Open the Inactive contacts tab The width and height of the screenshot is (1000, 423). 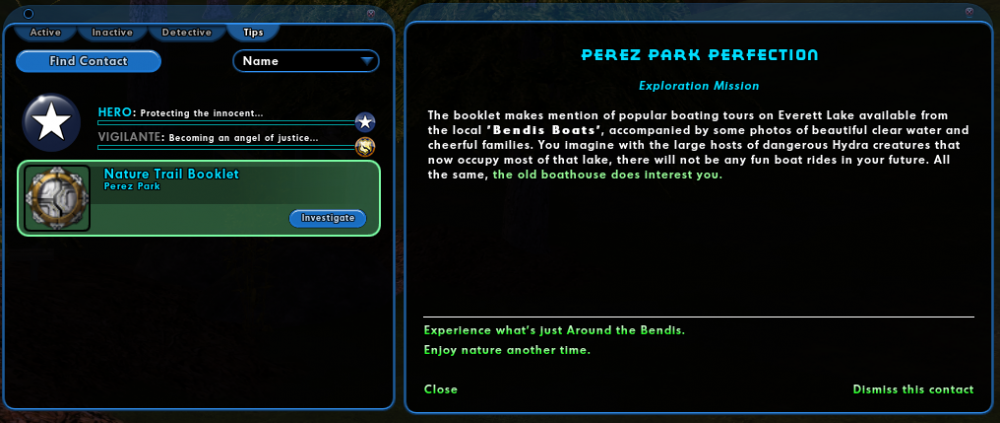tap(112, 32)
